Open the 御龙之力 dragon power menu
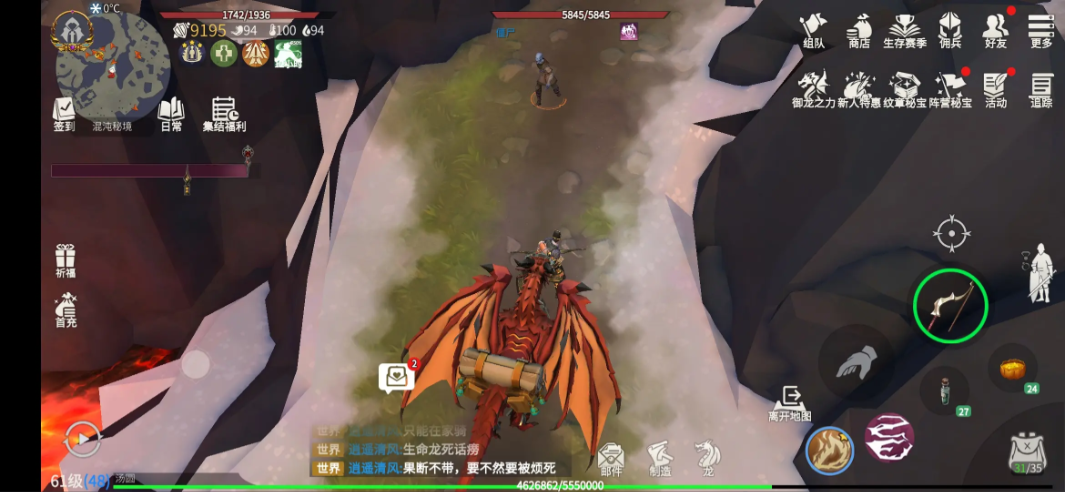Screen dimensions: 1065x492 coord(813,89)
